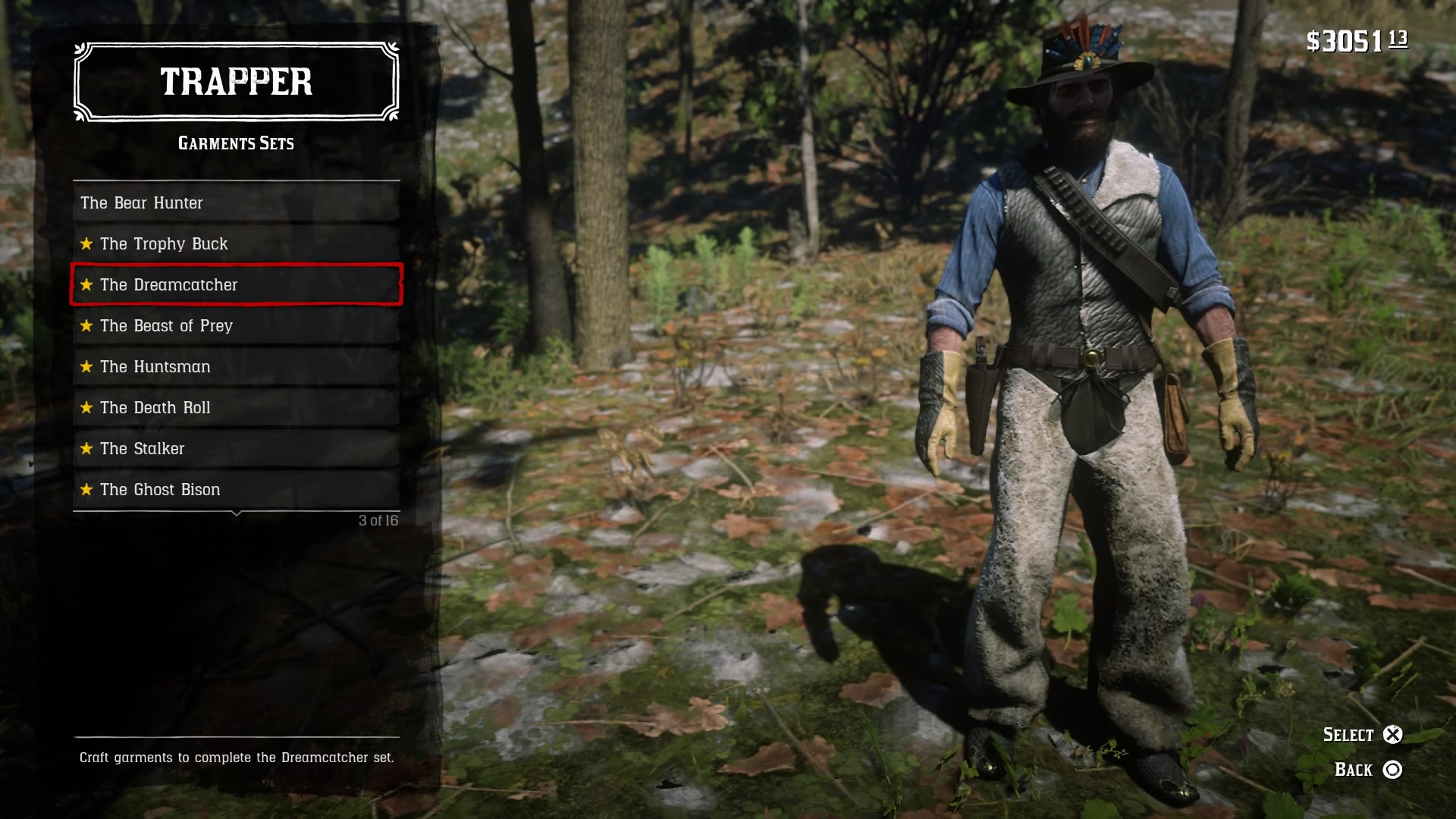Open The Ghost Bison set

pos(236,489)
